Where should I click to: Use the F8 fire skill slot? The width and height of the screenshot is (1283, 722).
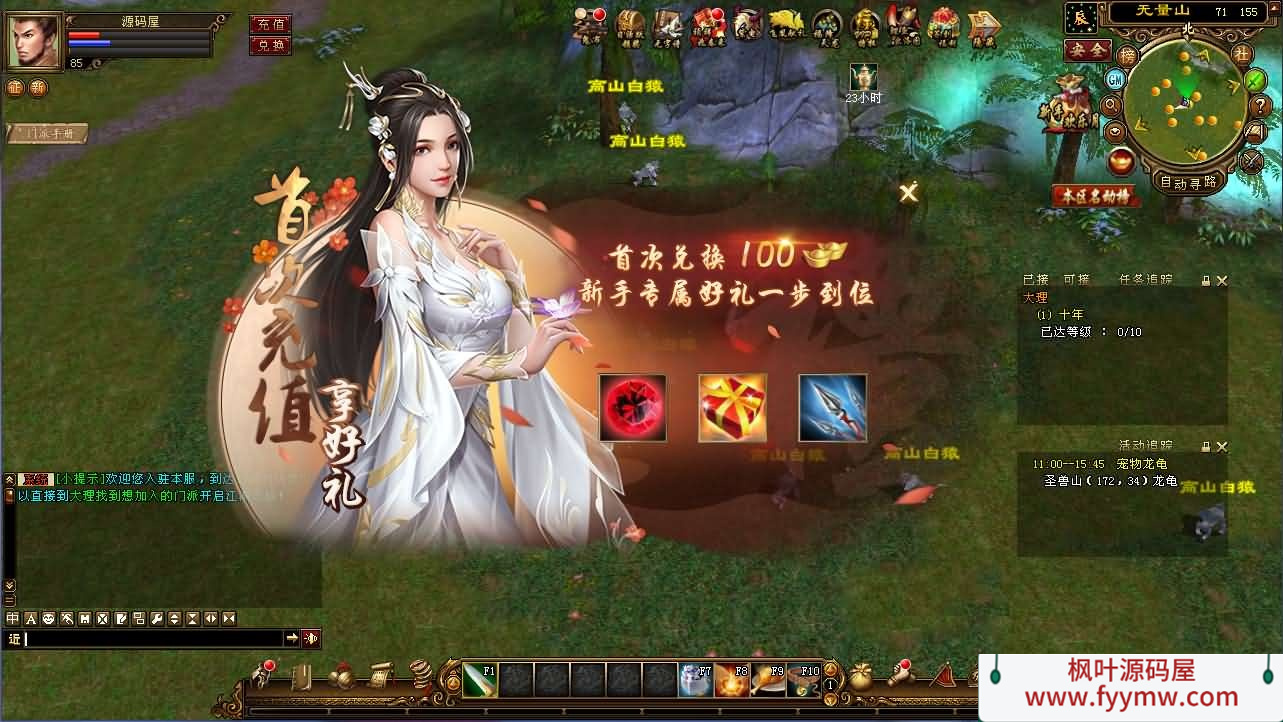click(731, 680)
